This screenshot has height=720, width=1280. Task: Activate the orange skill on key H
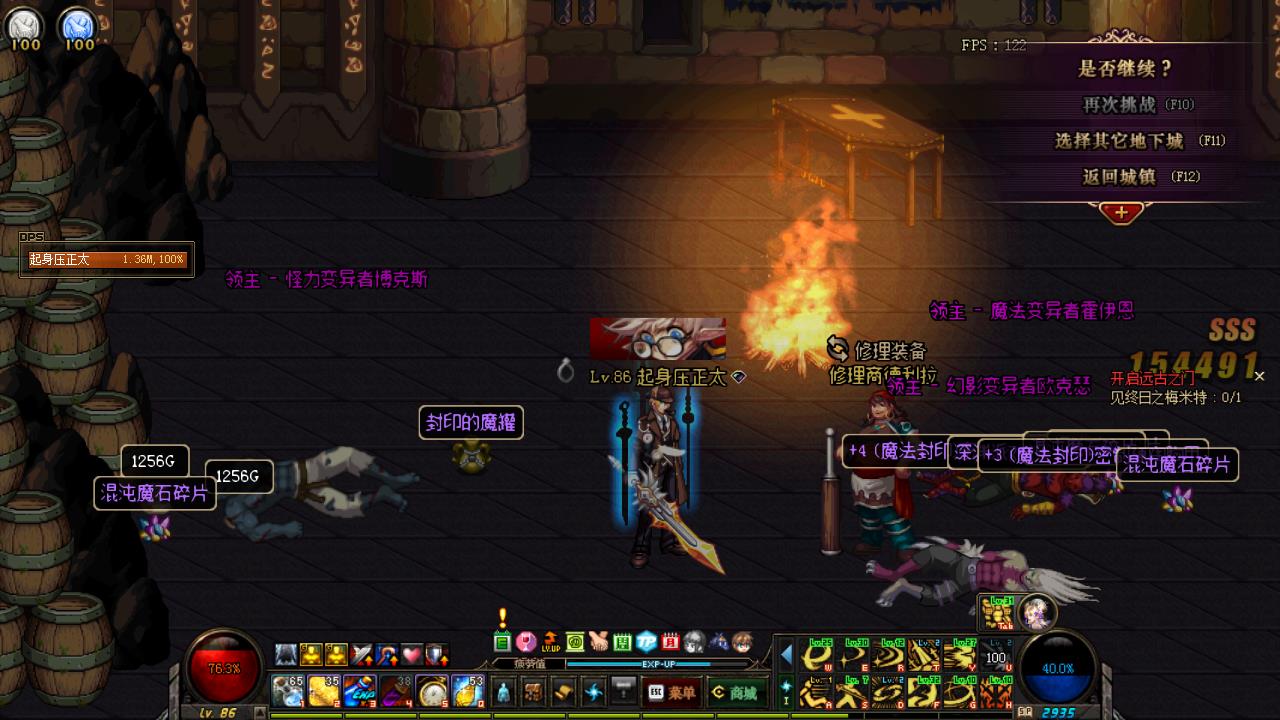click(x=998, y=691)
